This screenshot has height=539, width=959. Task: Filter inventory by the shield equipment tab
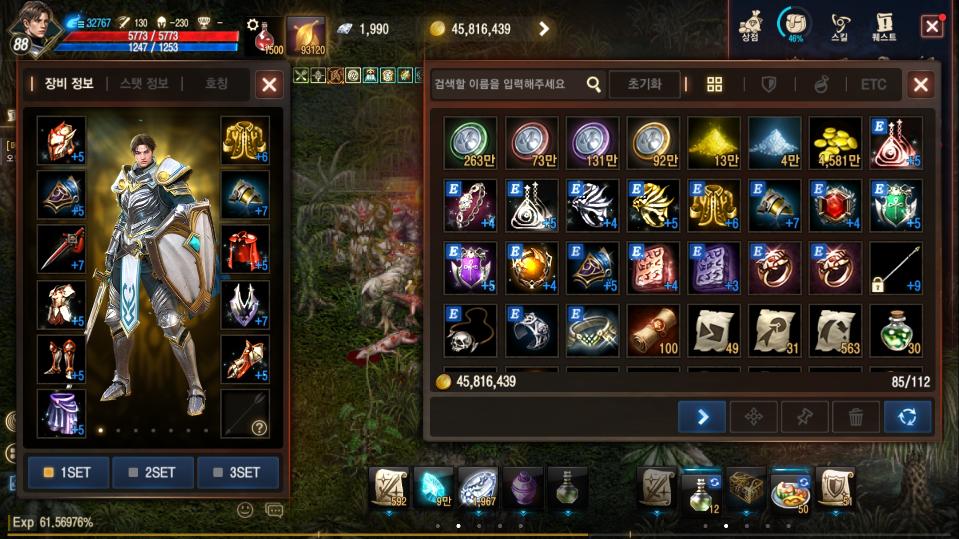pyautogui.click(x=768, y=85)
